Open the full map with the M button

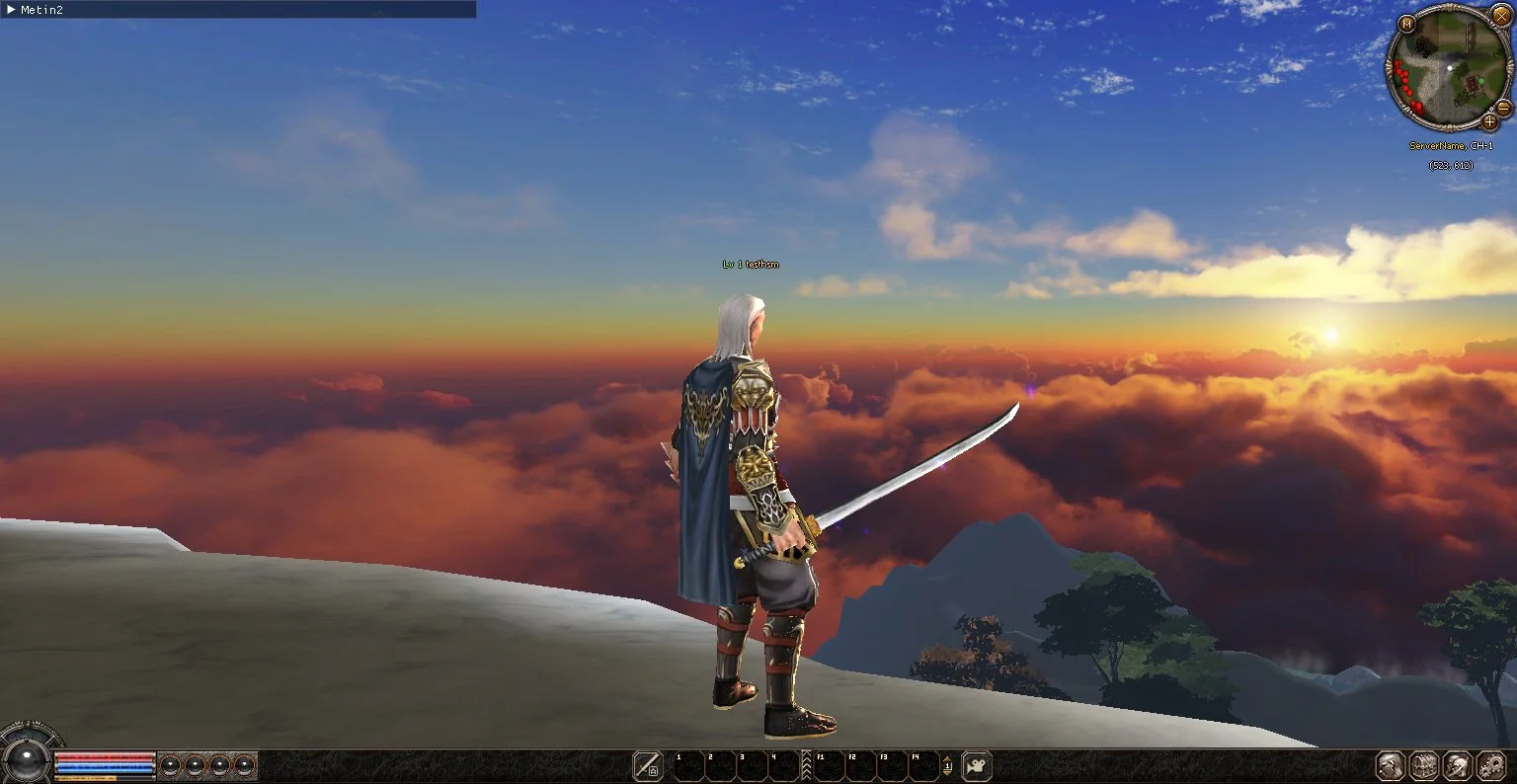point(1406,24)
